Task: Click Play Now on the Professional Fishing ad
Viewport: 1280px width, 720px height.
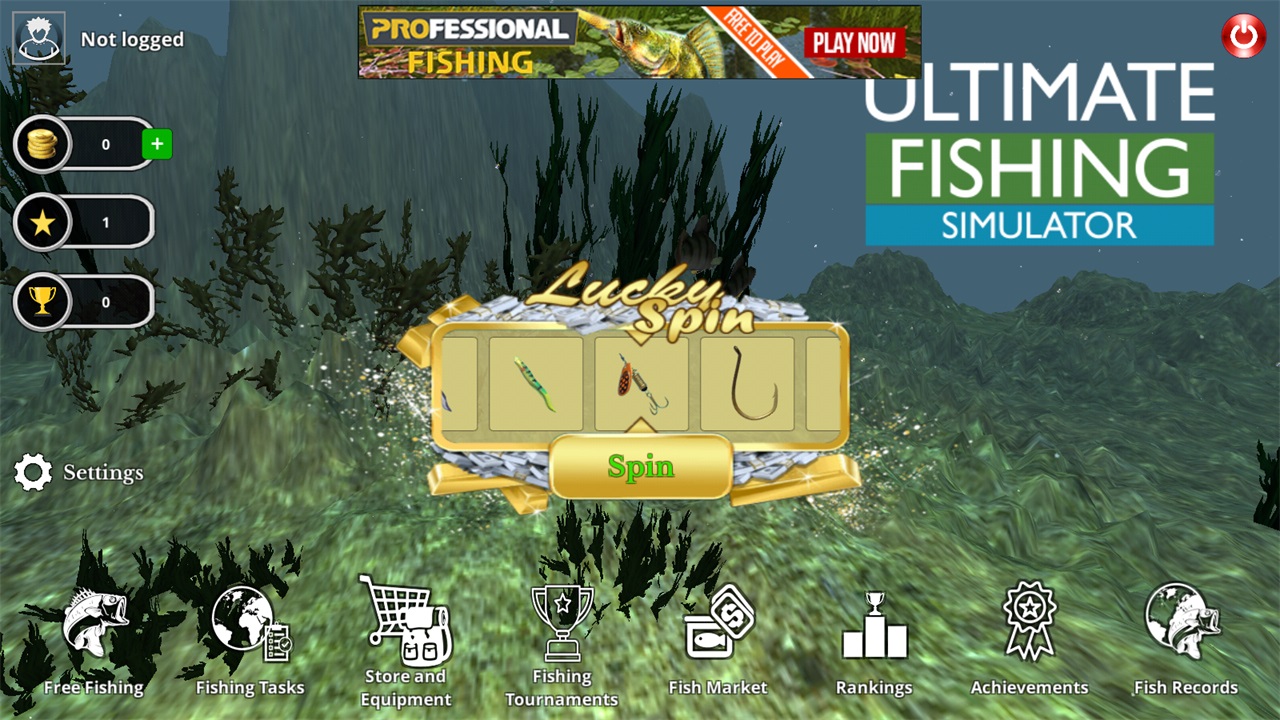Action: [x=855, y=42]
